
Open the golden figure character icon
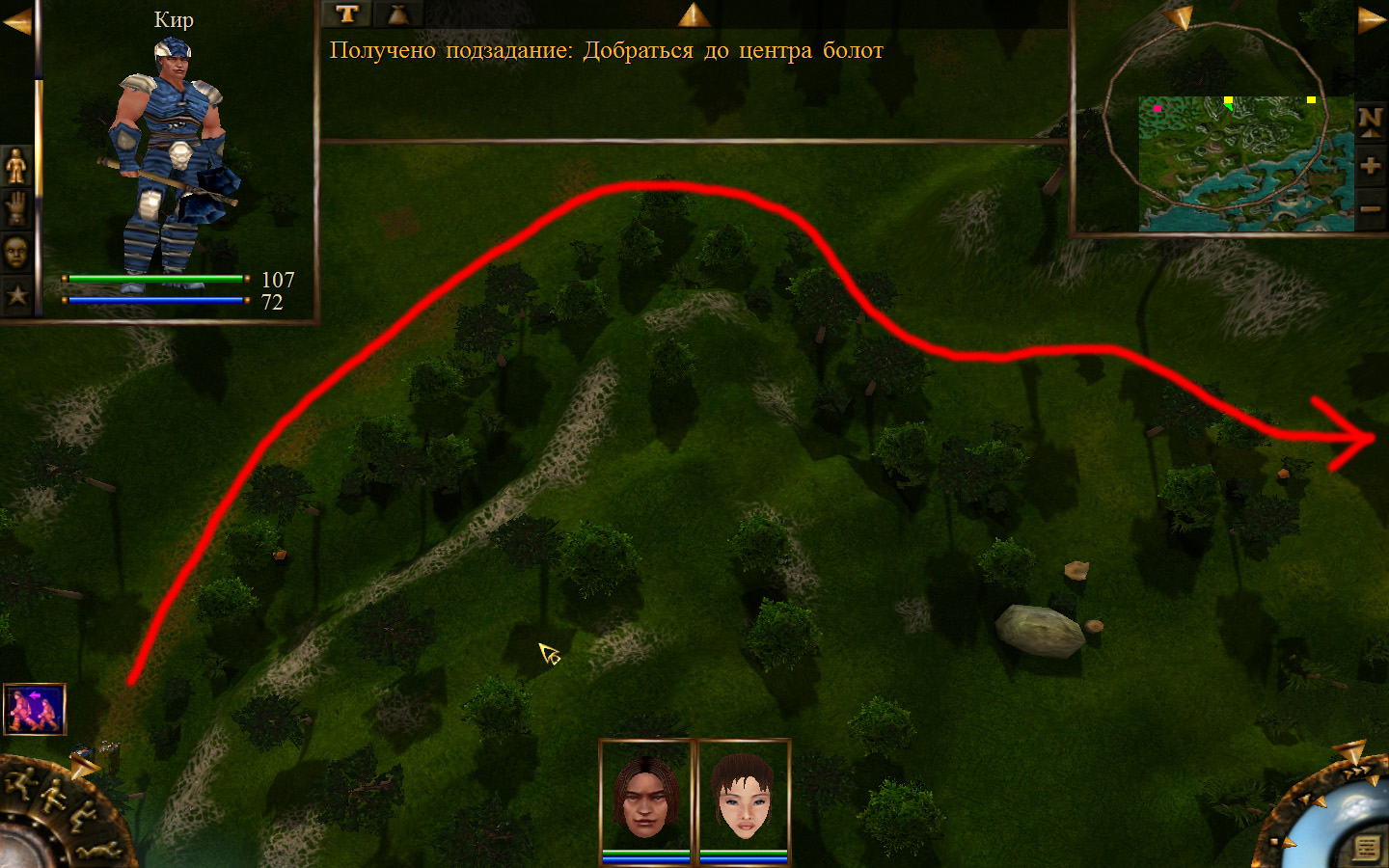pos(16,167)
